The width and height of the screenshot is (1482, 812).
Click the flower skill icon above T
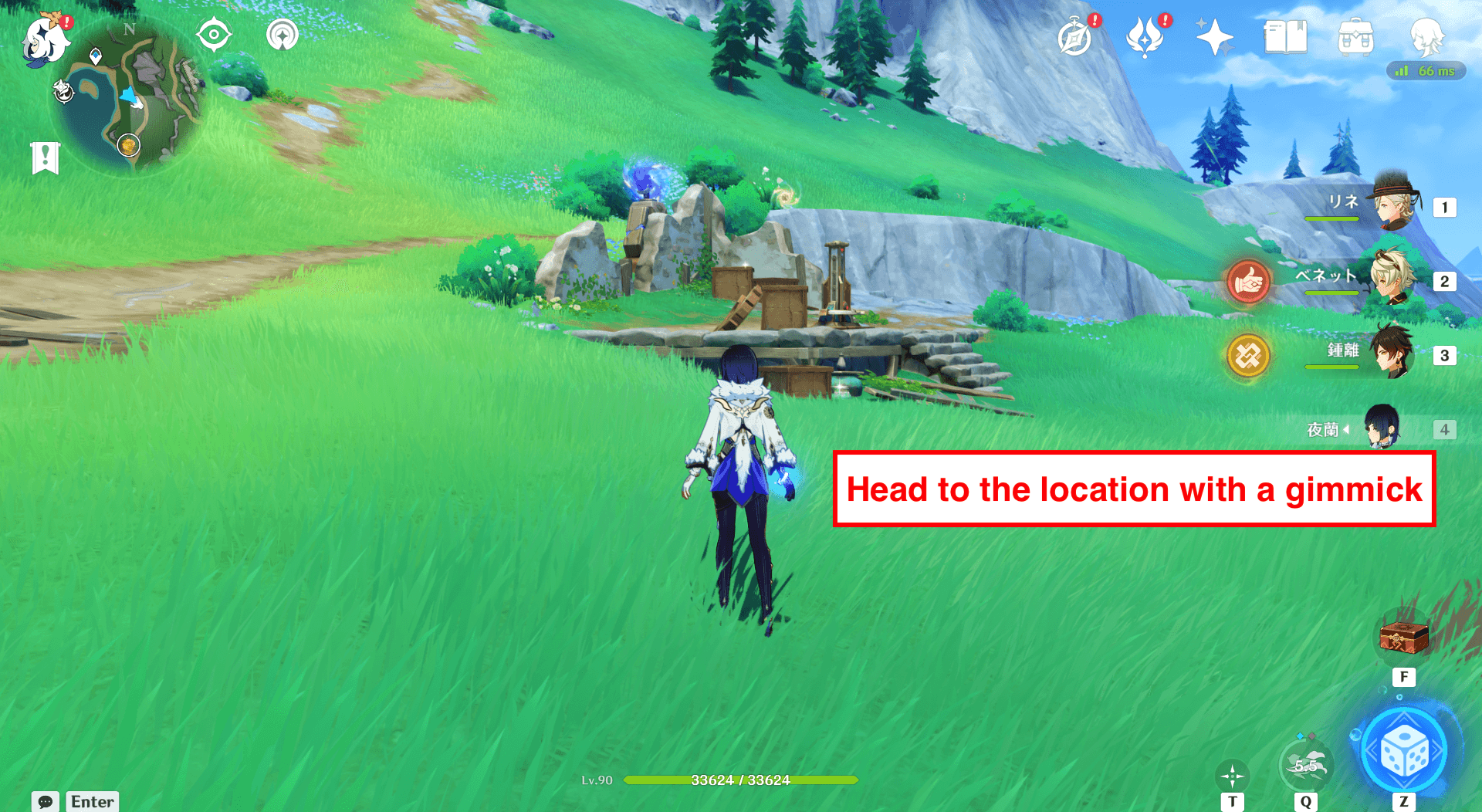(x=1233, y=776)
